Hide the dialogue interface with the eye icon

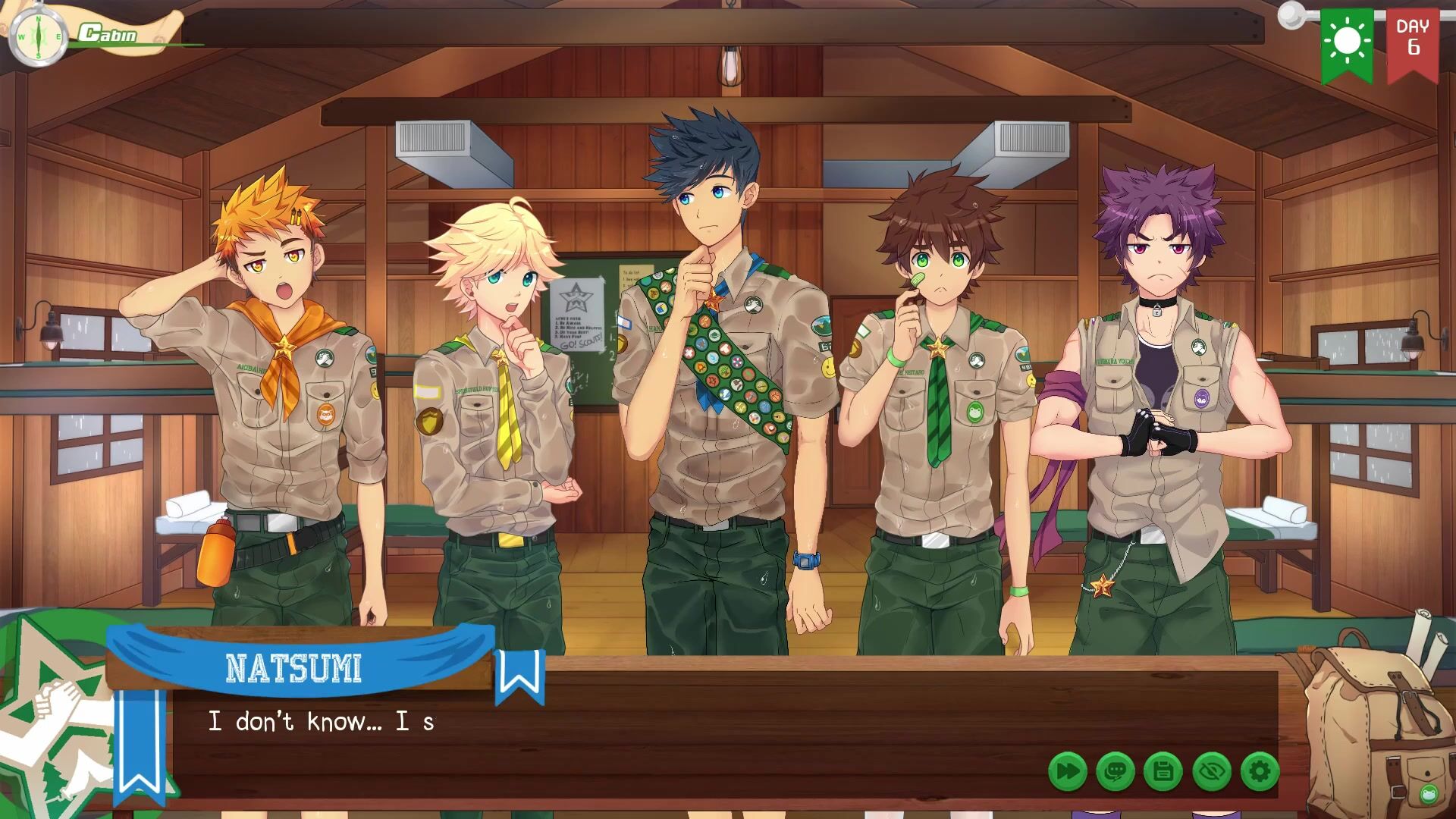[1212, 772]
